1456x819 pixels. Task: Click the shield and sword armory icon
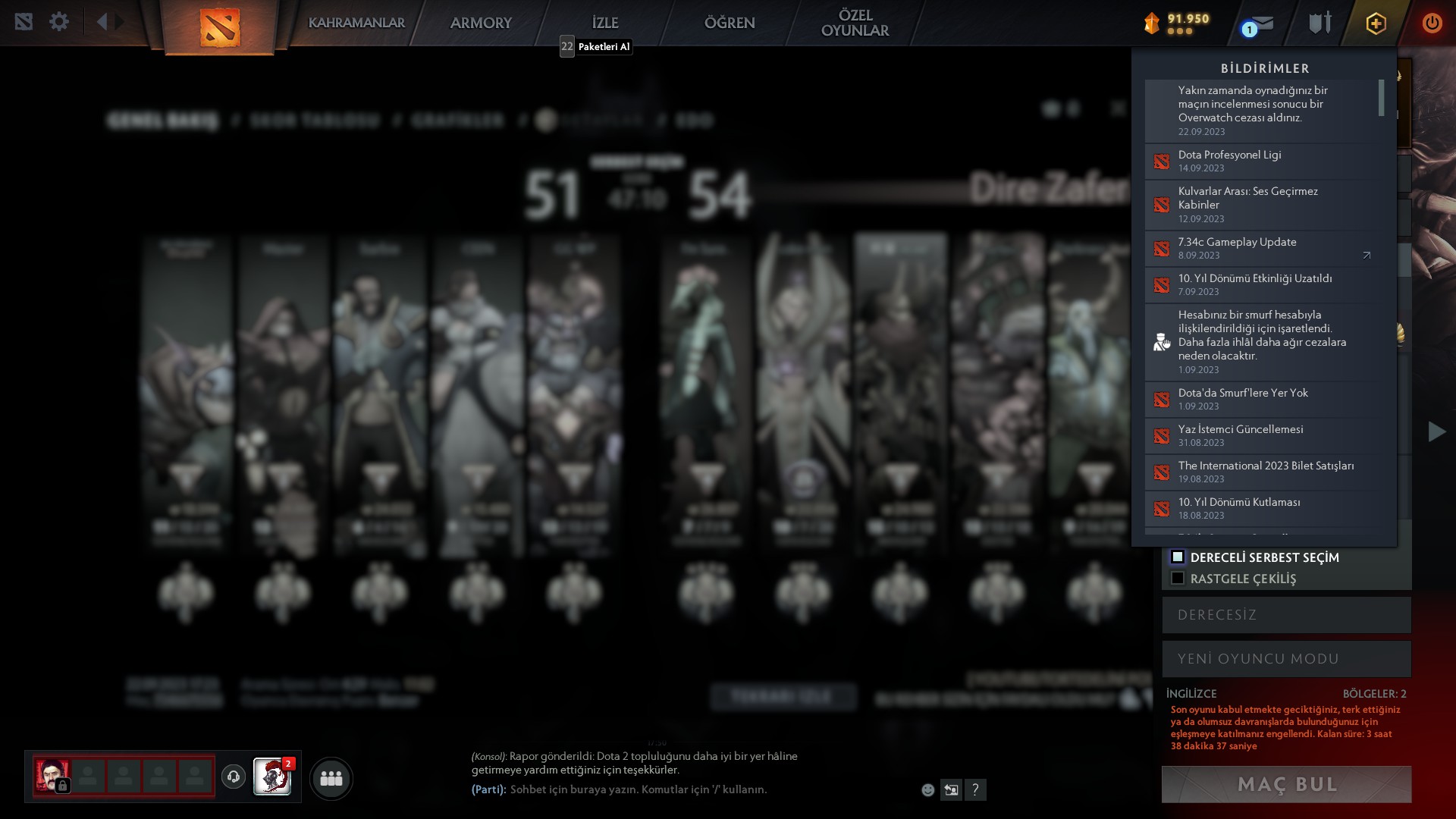[1319, 23]
